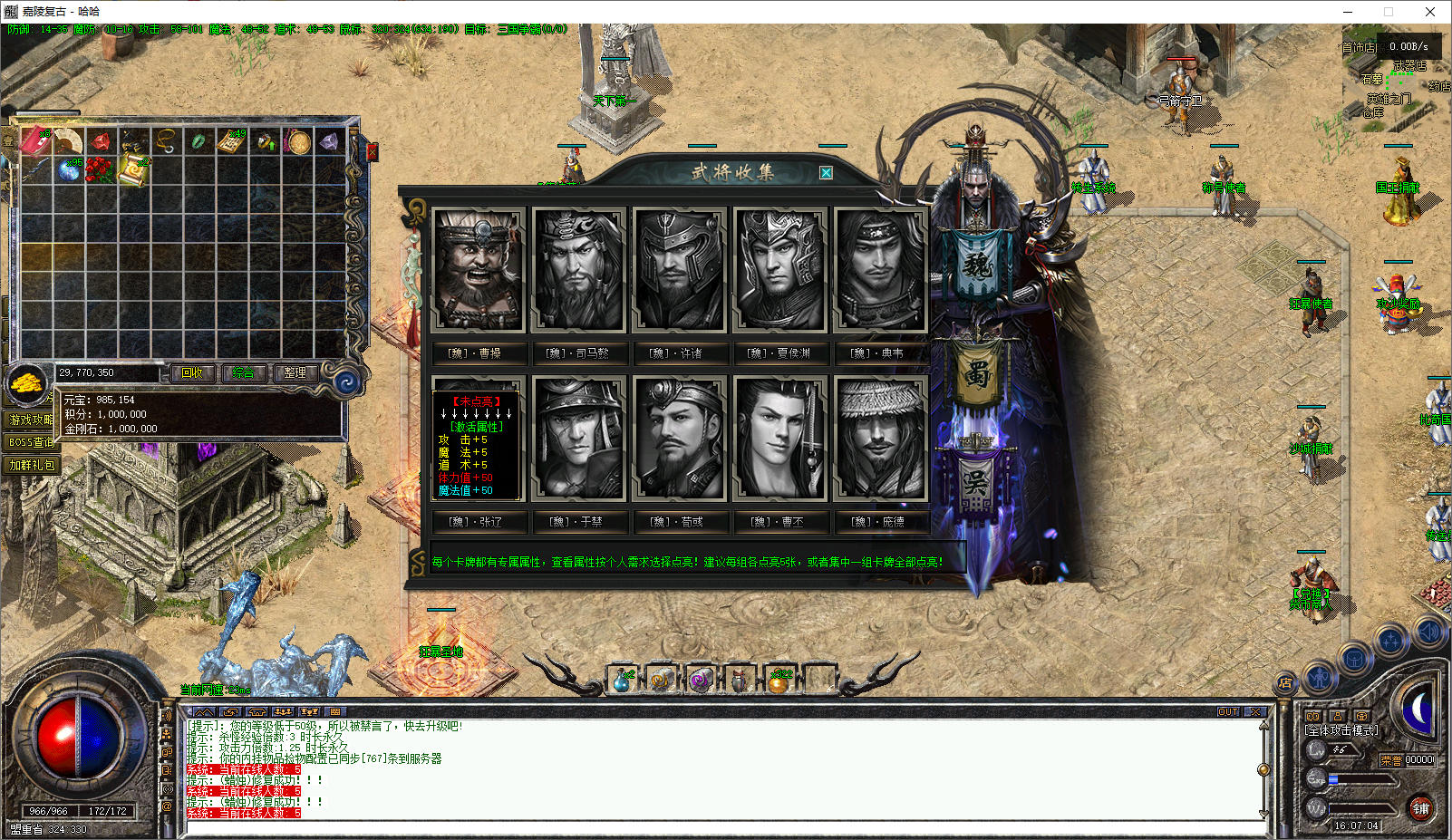The width and height of the screenshot is (1452, 840).
Task: Open the BOSS查询 lookup button
Action: (32, 442)
